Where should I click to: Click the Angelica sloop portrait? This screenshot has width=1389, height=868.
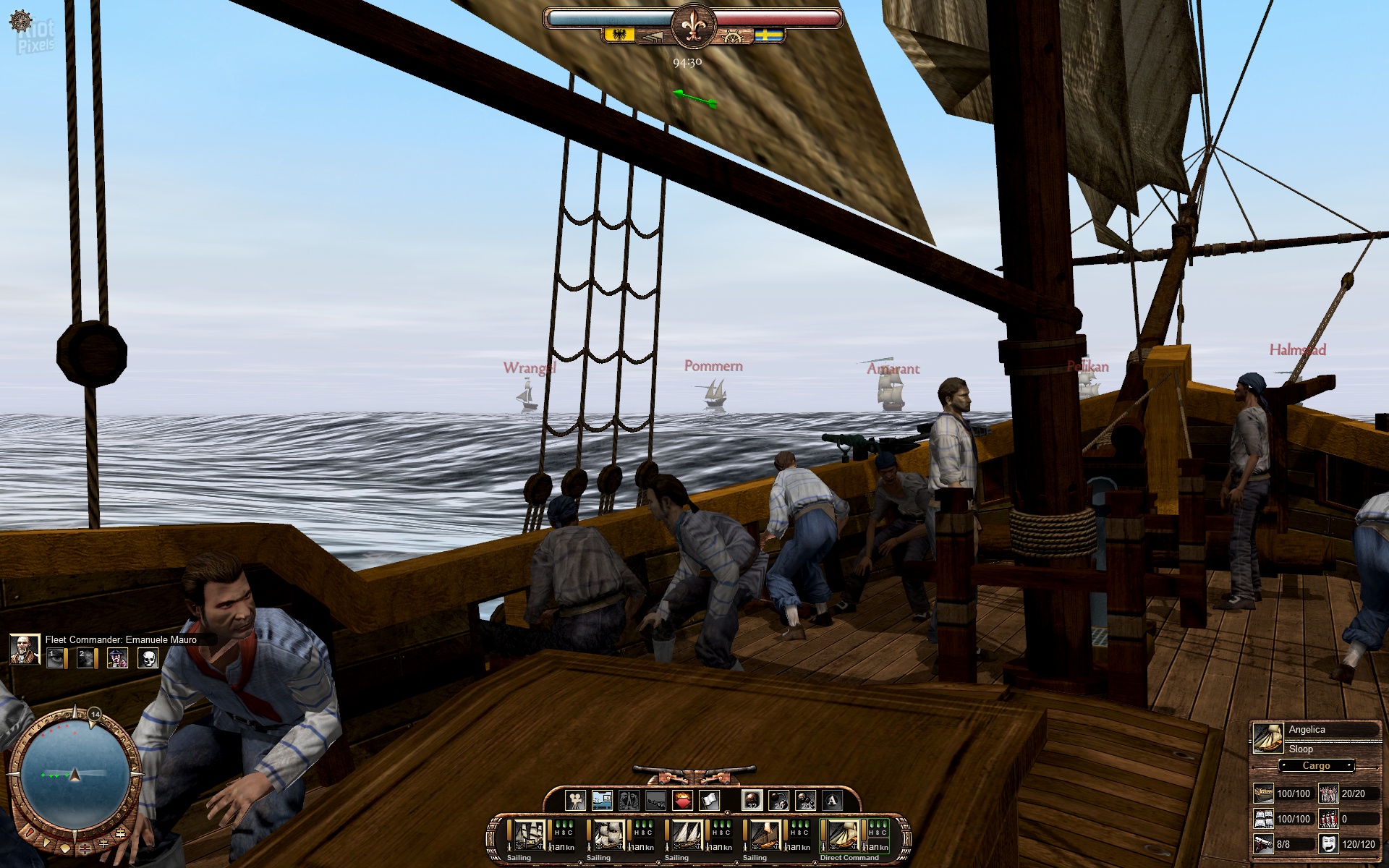coord(1267,737)
